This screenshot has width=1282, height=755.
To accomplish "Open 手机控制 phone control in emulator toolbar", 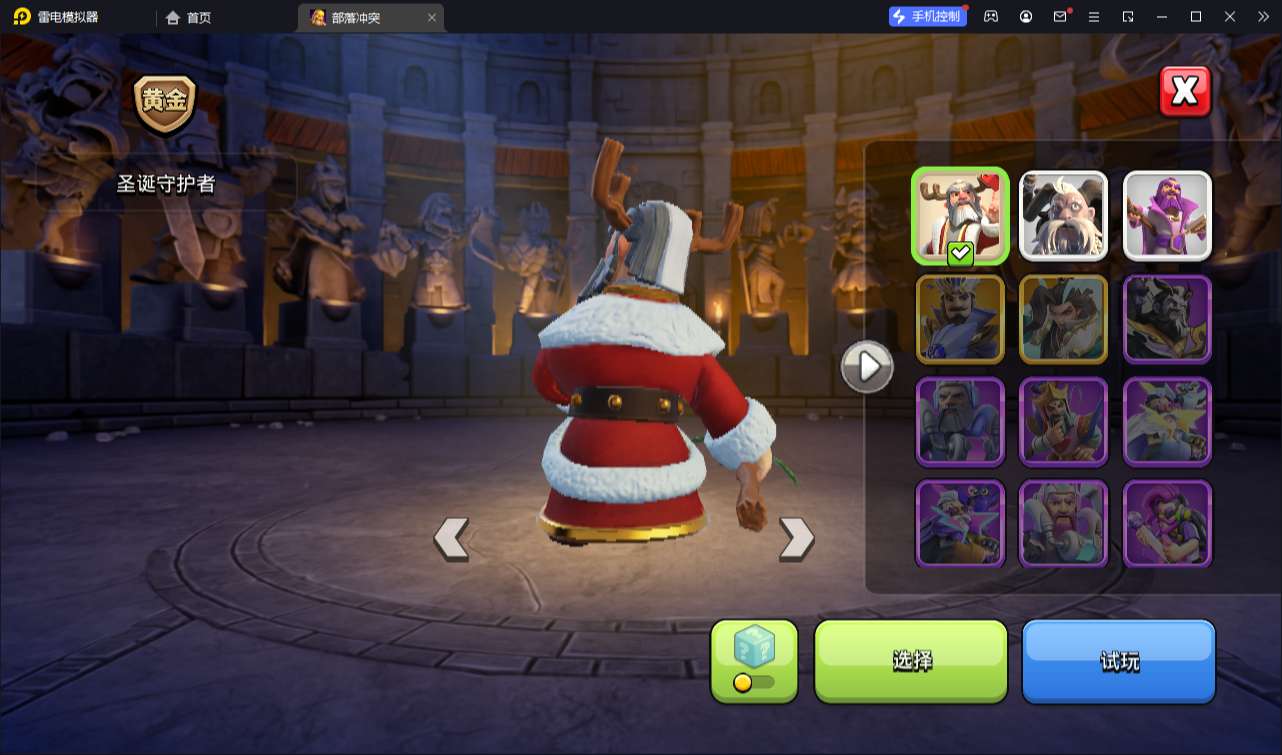I will [927, 16].
